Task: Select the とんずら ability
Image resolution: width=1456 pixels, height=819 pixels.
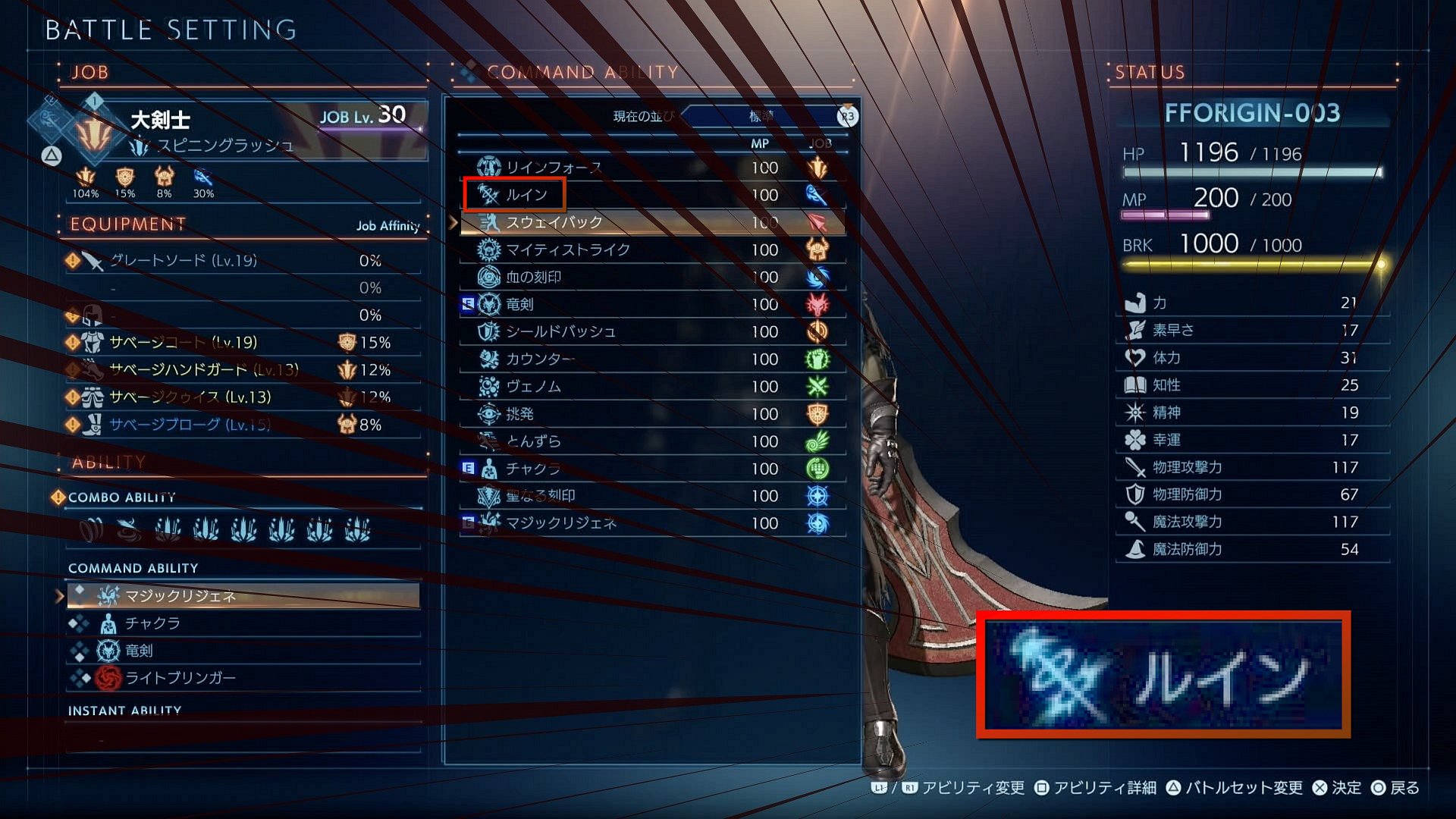Action: (533, 441)
